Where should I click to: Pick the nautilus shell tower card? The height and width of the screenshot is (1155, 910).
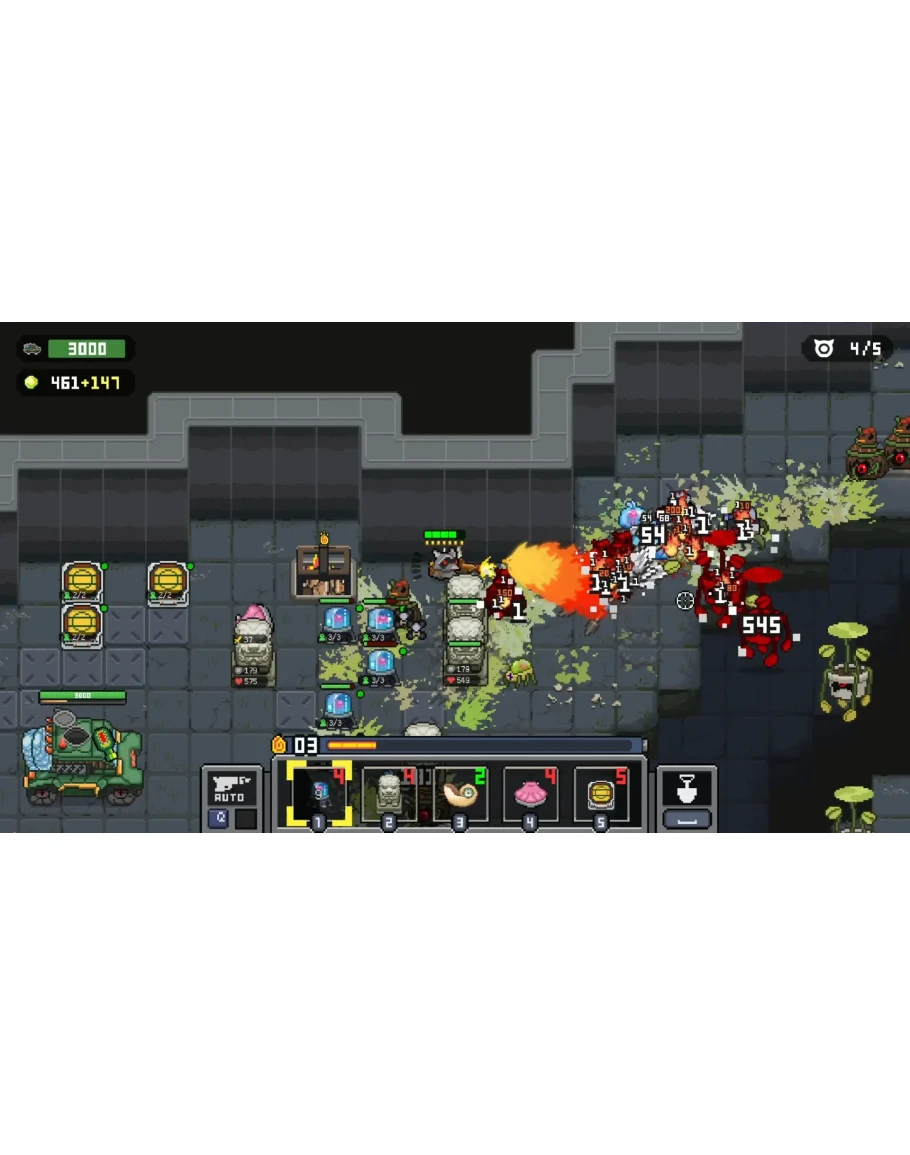(460, 794)
